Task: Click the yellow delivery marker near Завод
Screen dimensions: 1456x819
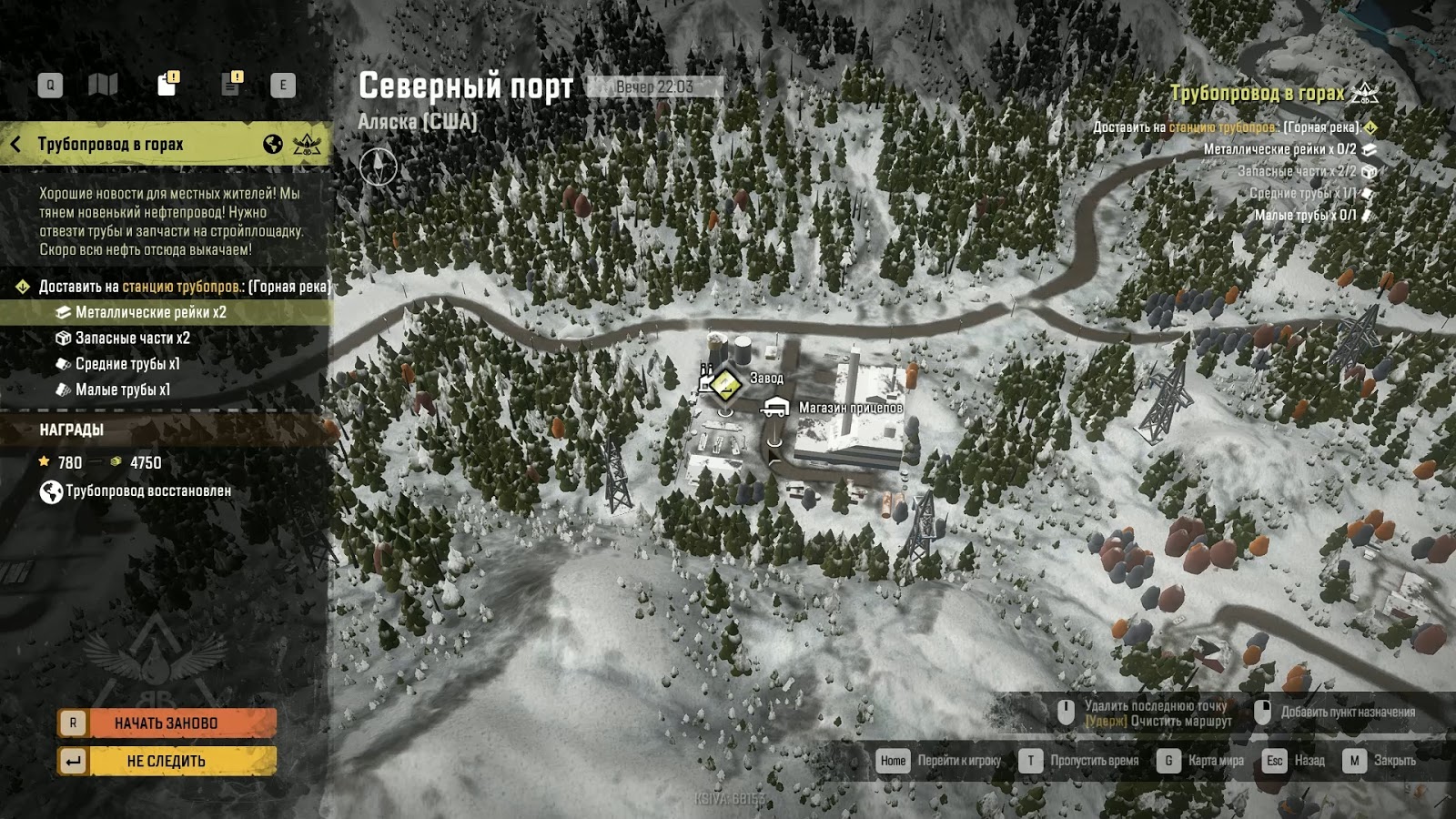Action: [725, 384]
